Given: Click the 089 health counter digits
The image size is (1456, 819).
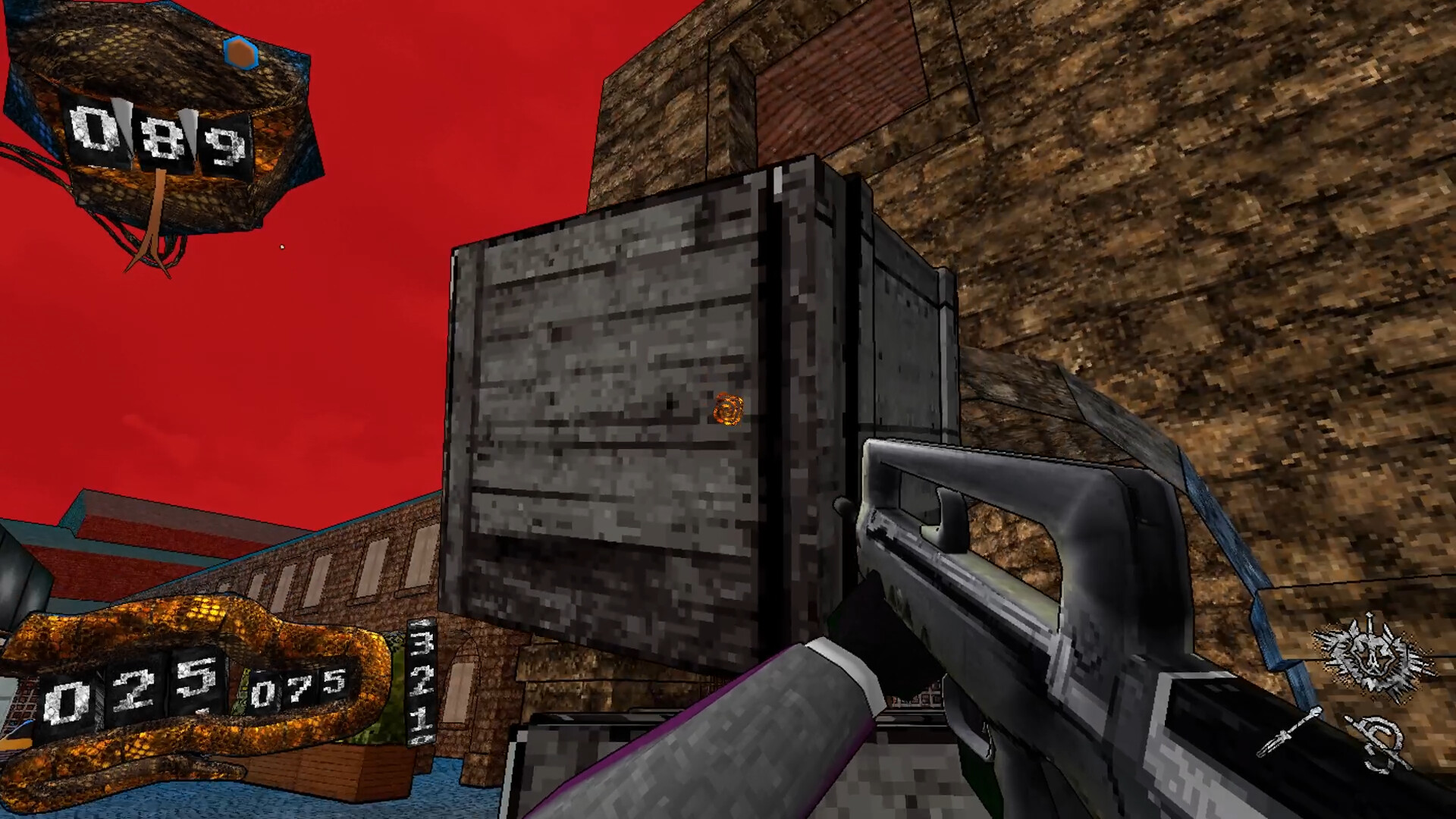Looking at the screenshot, I should coord(159,139).
